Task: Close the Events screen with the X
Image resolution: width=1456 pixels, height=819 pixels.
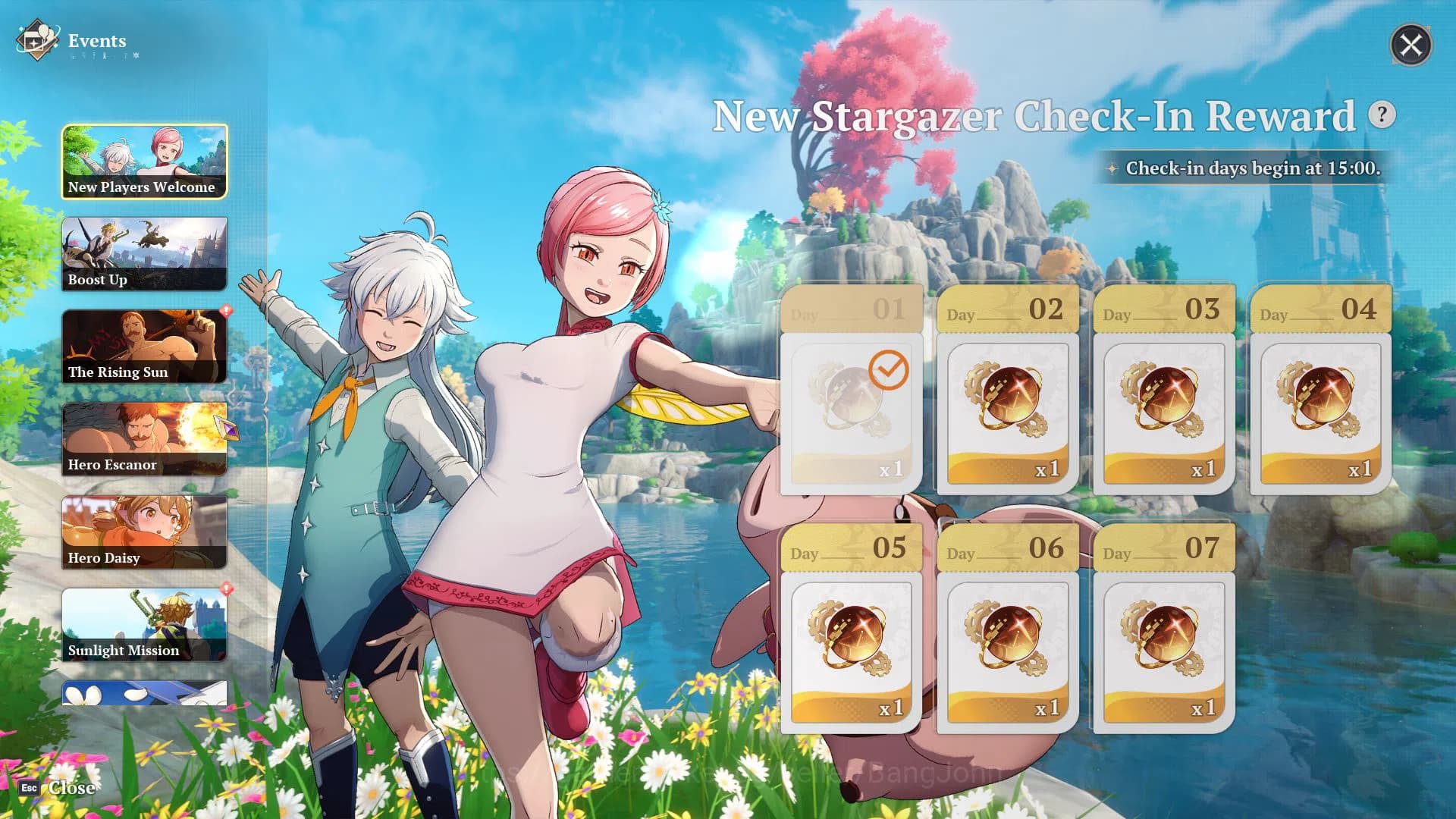Action: pyautogui.click(x=1410, y=45)
